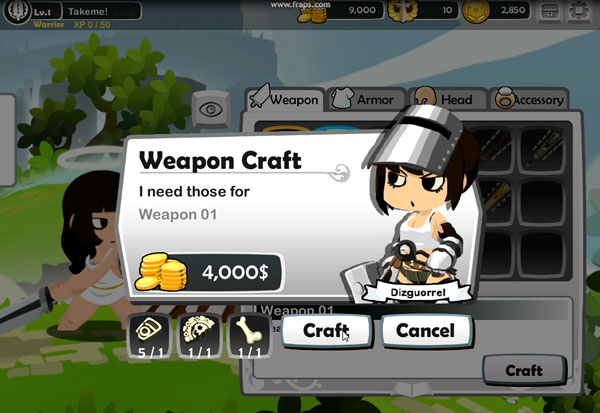Cancel the Weapon Craft dialog
Image resolution: width=600 pixels, height=413 pixels.
pos(426,330)
